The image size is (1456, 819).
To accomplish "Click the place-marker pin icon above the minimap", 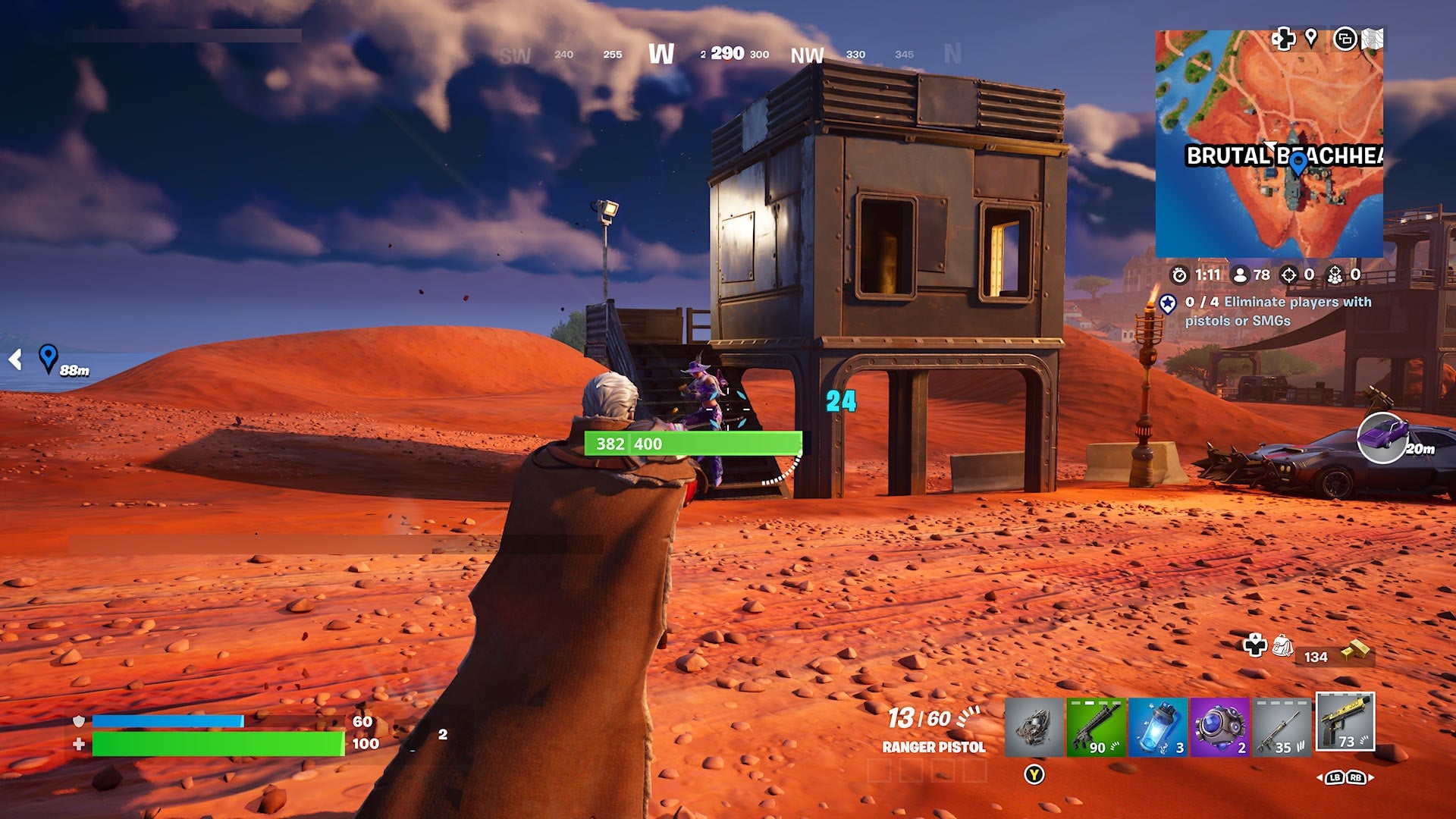I will coord(1311,39).
